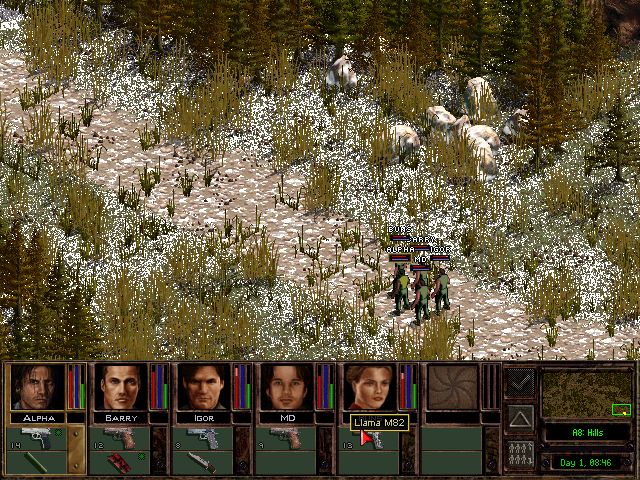Select MD's mercenary portrait
The height and width of the screenshot is (480, 640).
pyautogui.click(x=288, y=387)
